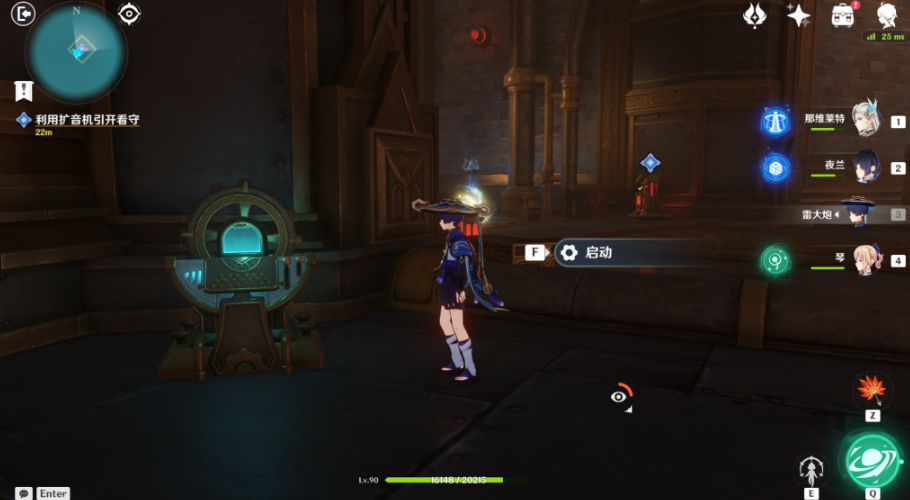Image resolution: width=910 pixels, height=500 pixels.
Task: Open the wish star icon
Action: (798, 14)
